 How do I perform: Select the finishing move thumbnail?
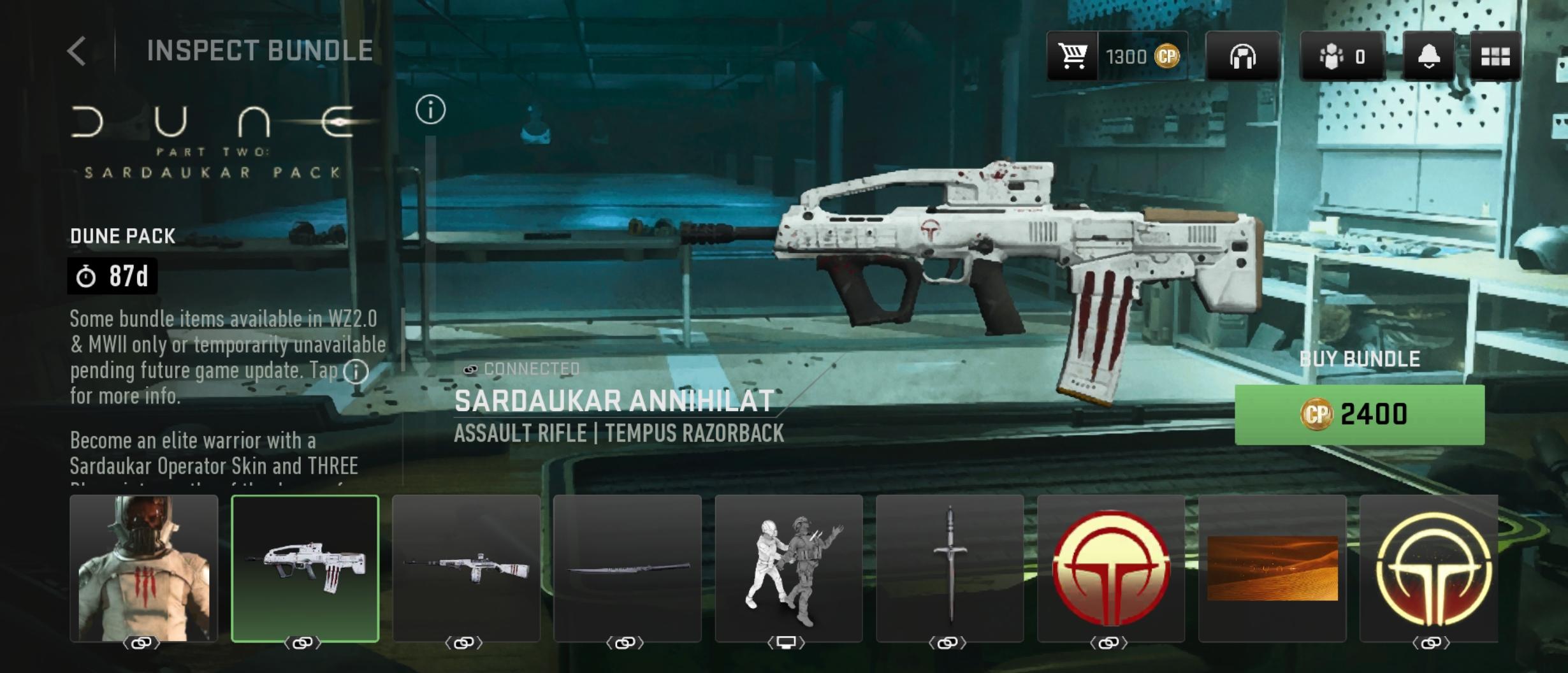[x=788, y=568]
